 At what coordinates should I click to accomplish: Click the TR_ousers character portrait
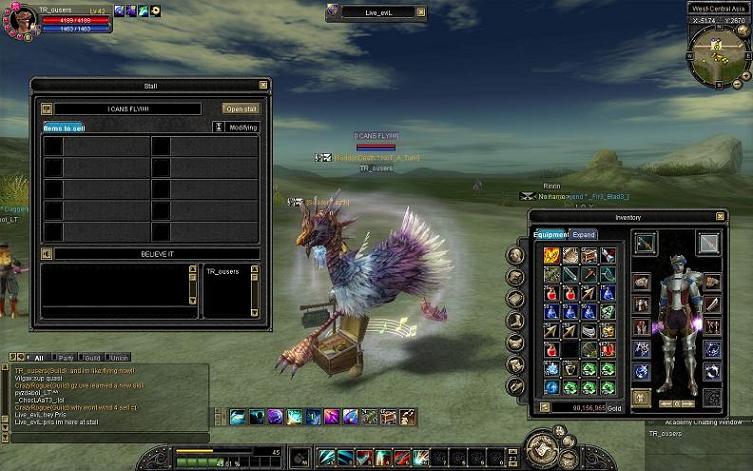pos(18,21)
